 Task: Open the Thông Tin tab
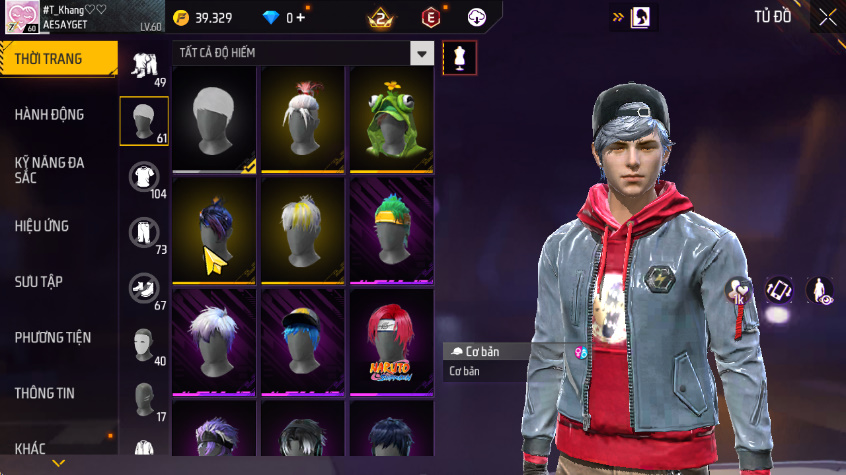click(45, 393)
